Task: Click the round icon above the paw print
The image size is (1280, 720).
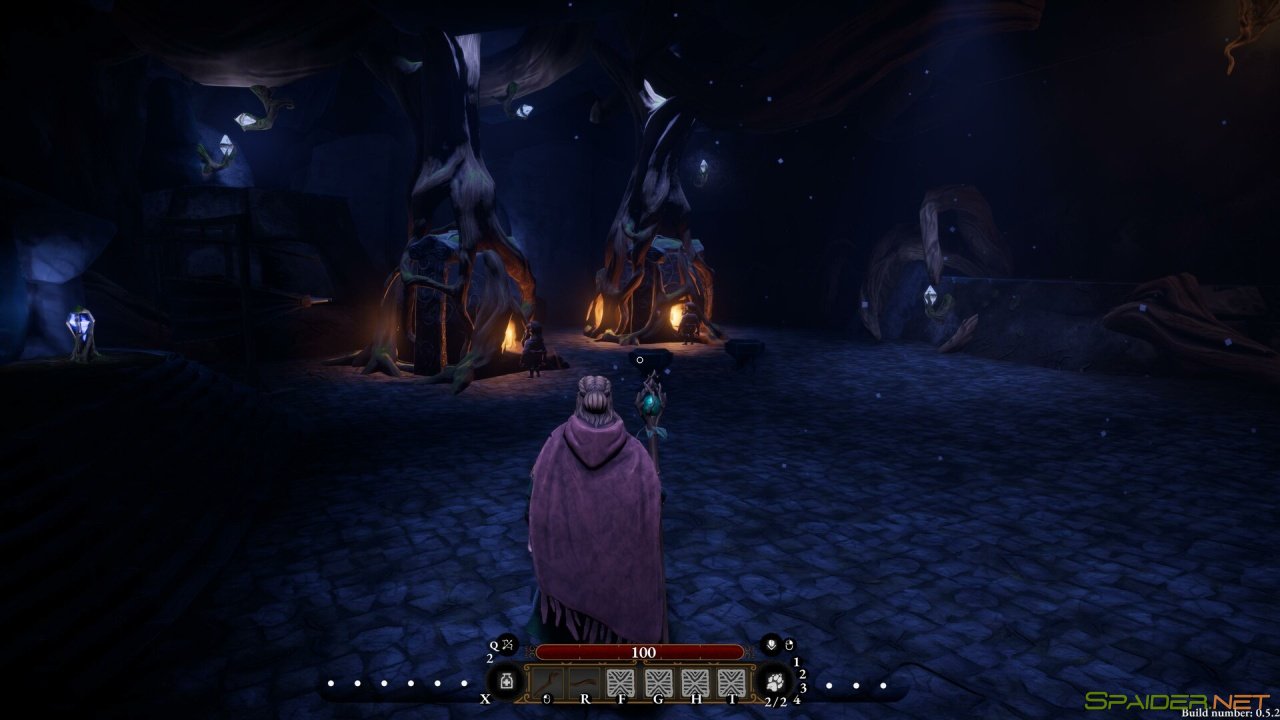Action: [x=771, y=645]
